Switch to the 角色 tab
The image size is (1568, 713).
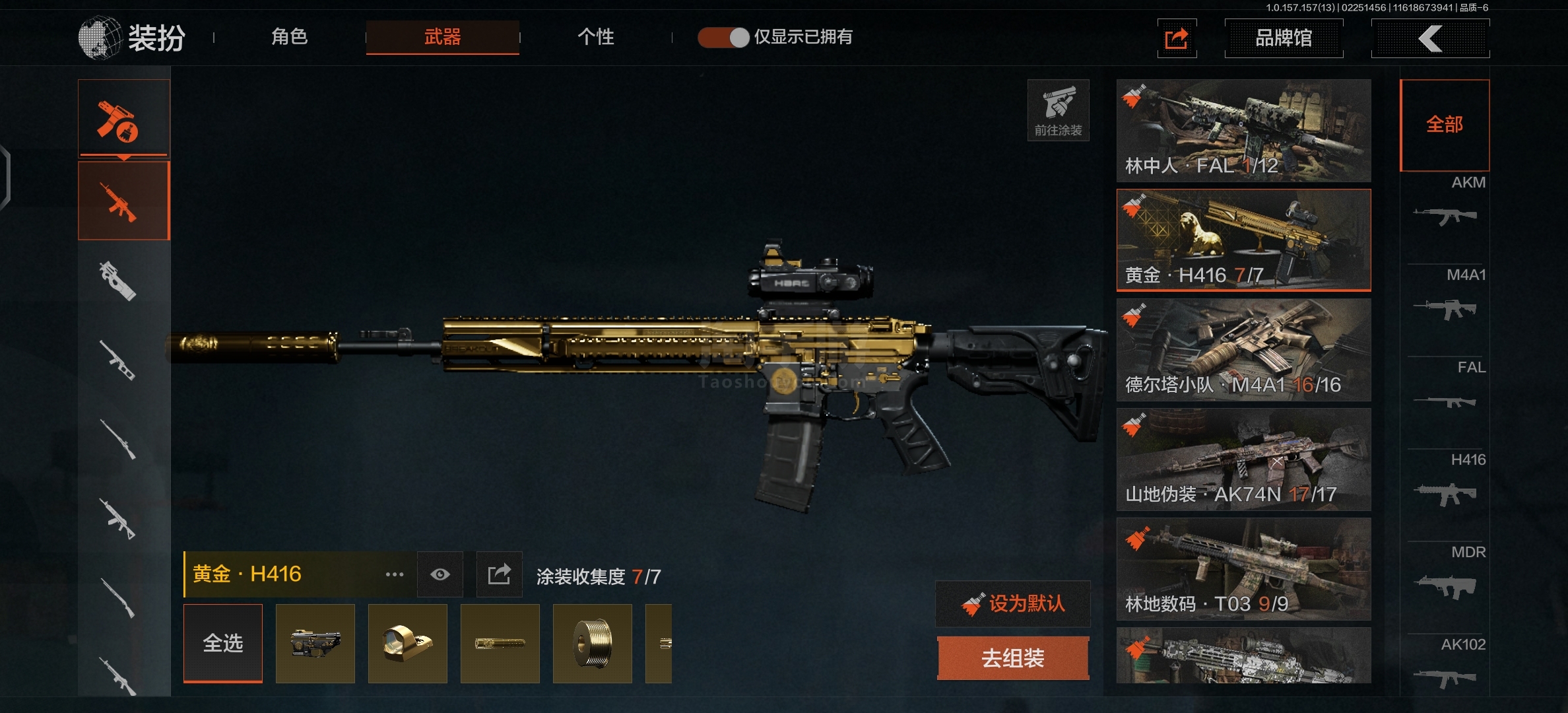point(289,37)
